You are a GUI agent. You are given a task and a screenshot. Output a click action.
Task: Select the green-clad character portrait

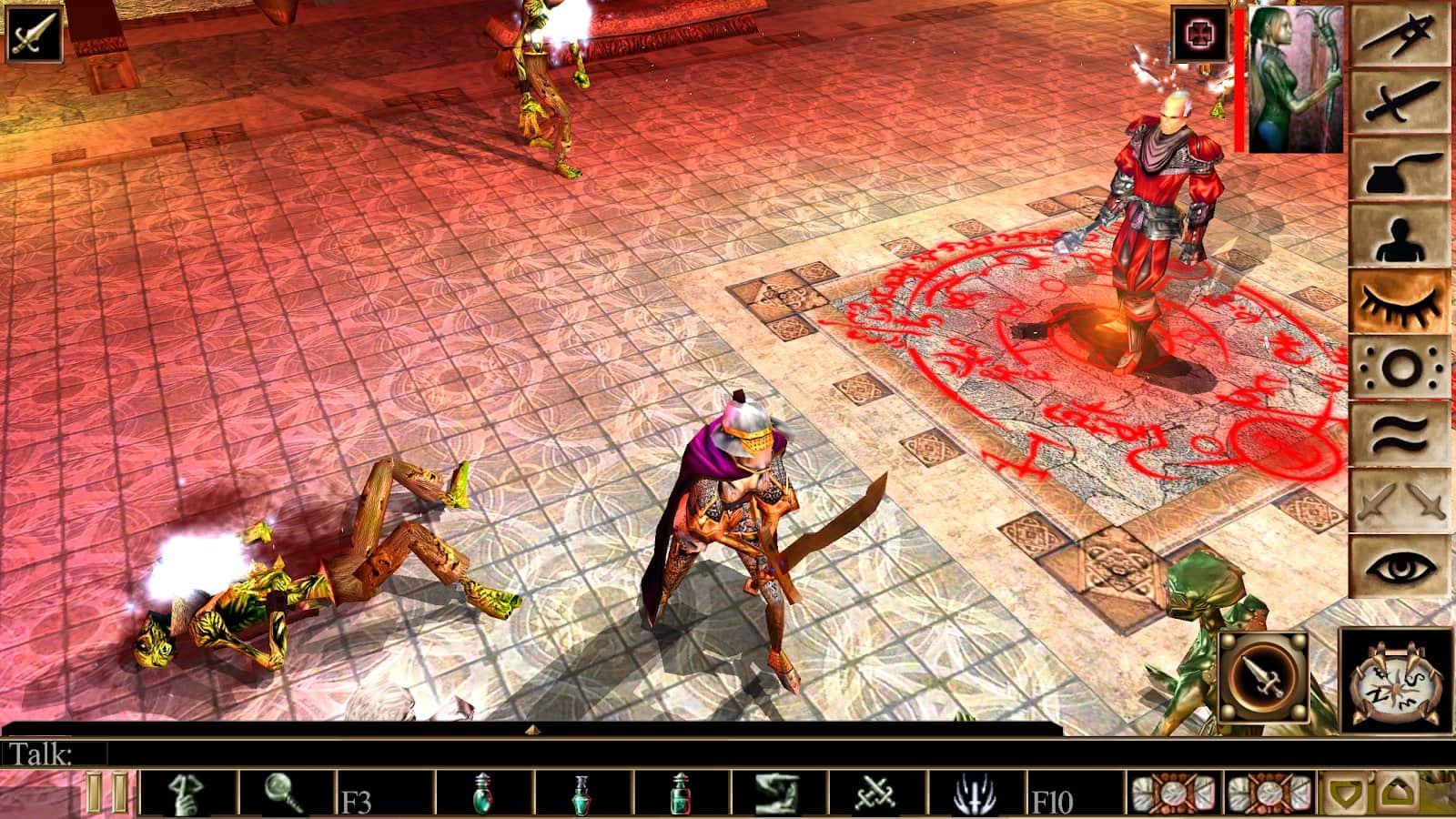(1295, 80)
